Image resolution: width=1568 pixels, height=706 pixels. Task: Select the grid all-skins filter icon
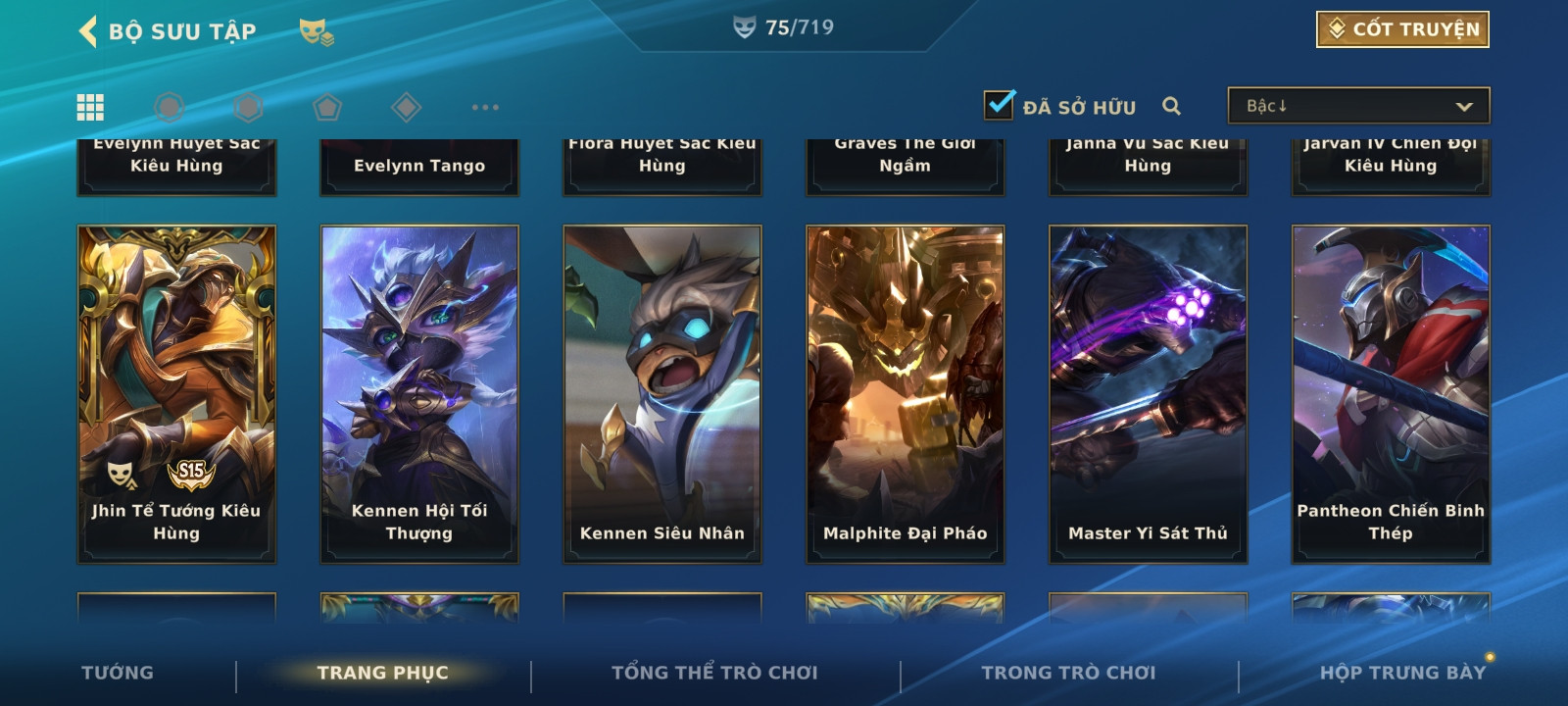[90, 107]
